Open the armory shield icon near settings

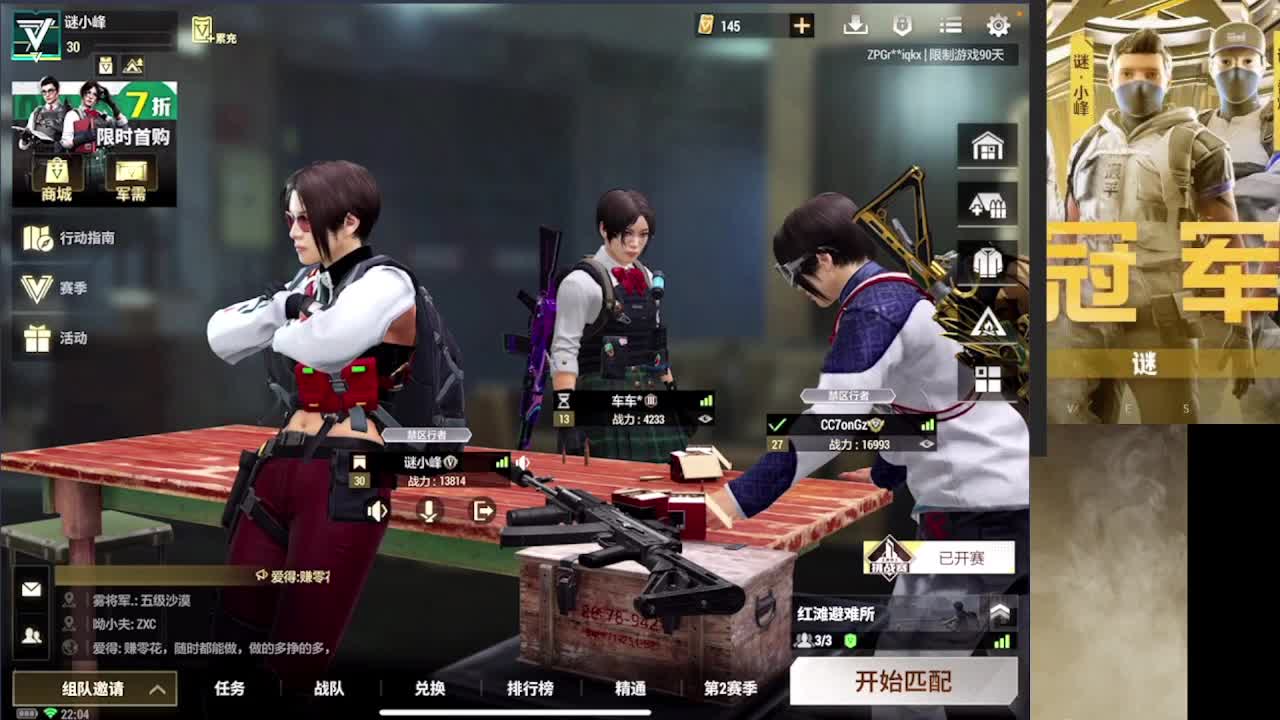tap(902, 25)
